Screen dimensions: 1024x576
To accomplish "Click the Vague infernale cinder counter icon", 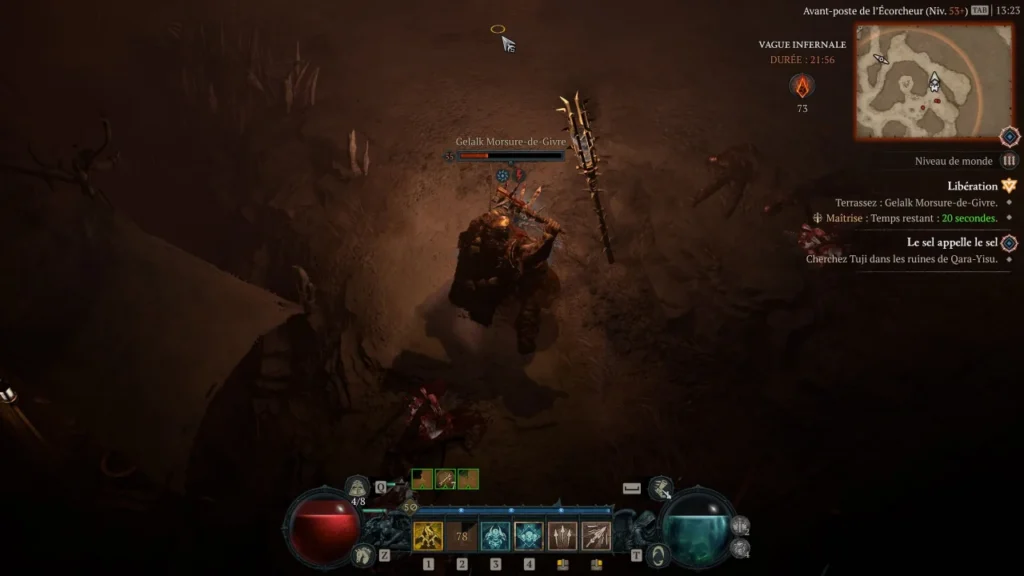I will pos(802,85).
